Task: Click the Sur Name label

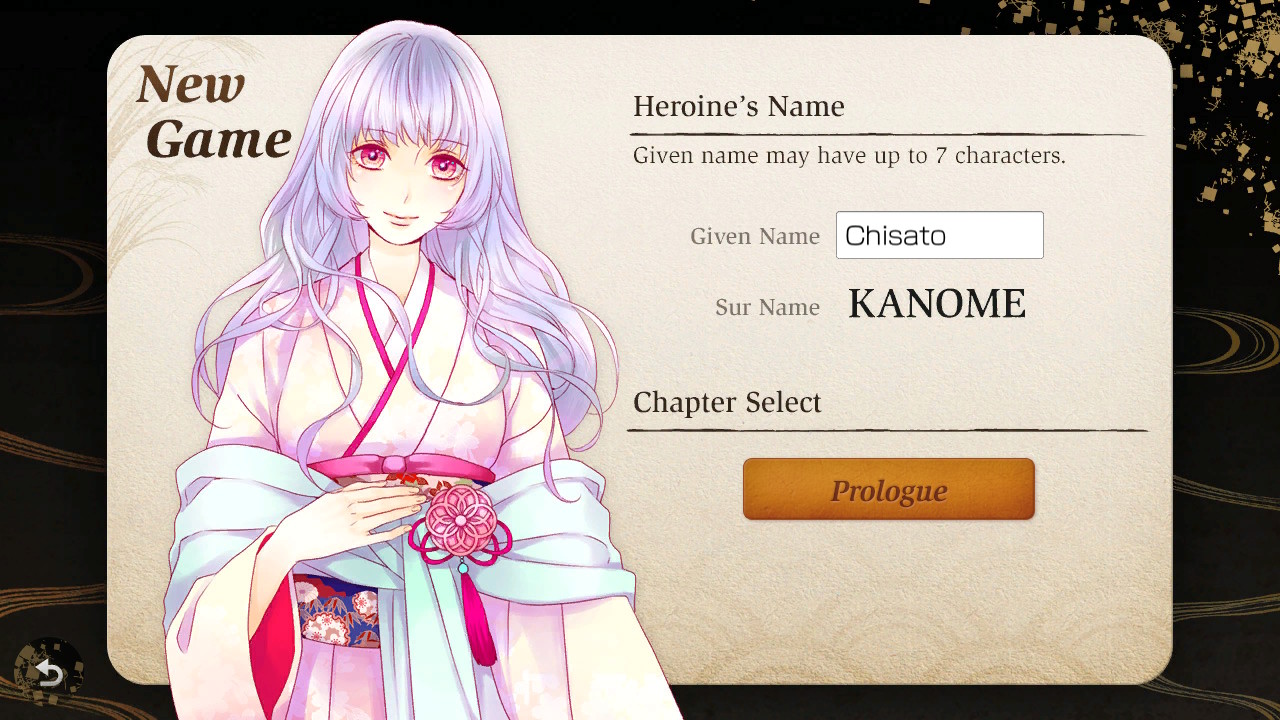Action: point(767,307)
